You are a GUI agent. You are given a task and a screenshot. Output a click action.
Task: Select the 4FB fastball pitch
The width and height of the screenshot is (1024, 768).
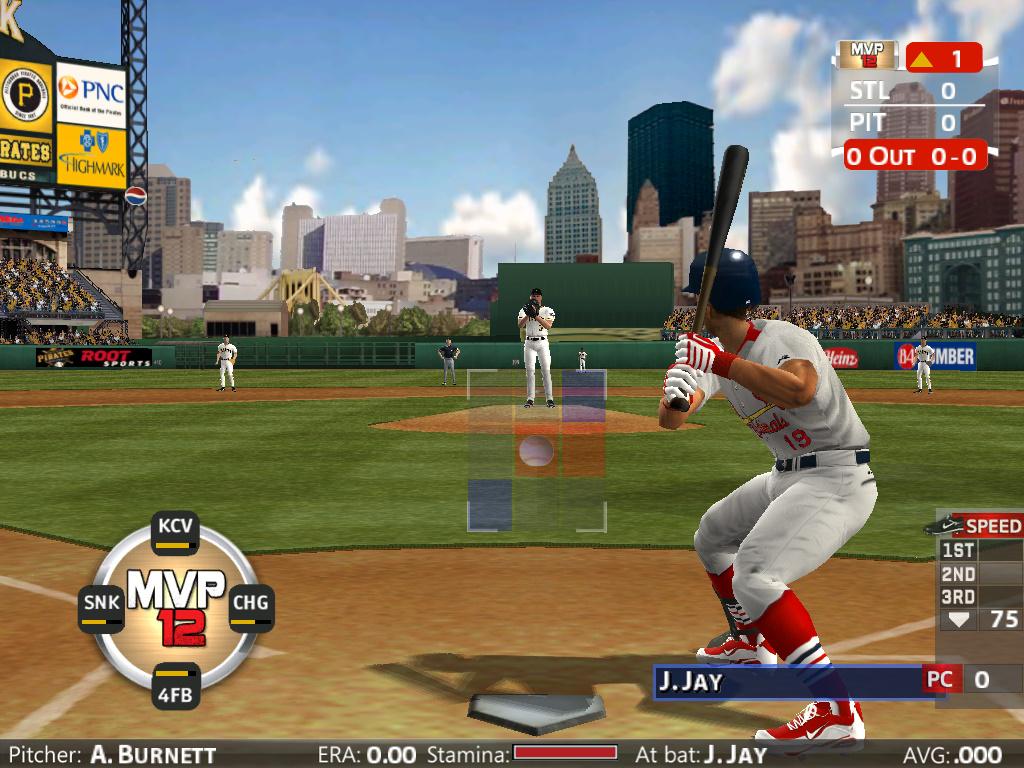176,686
